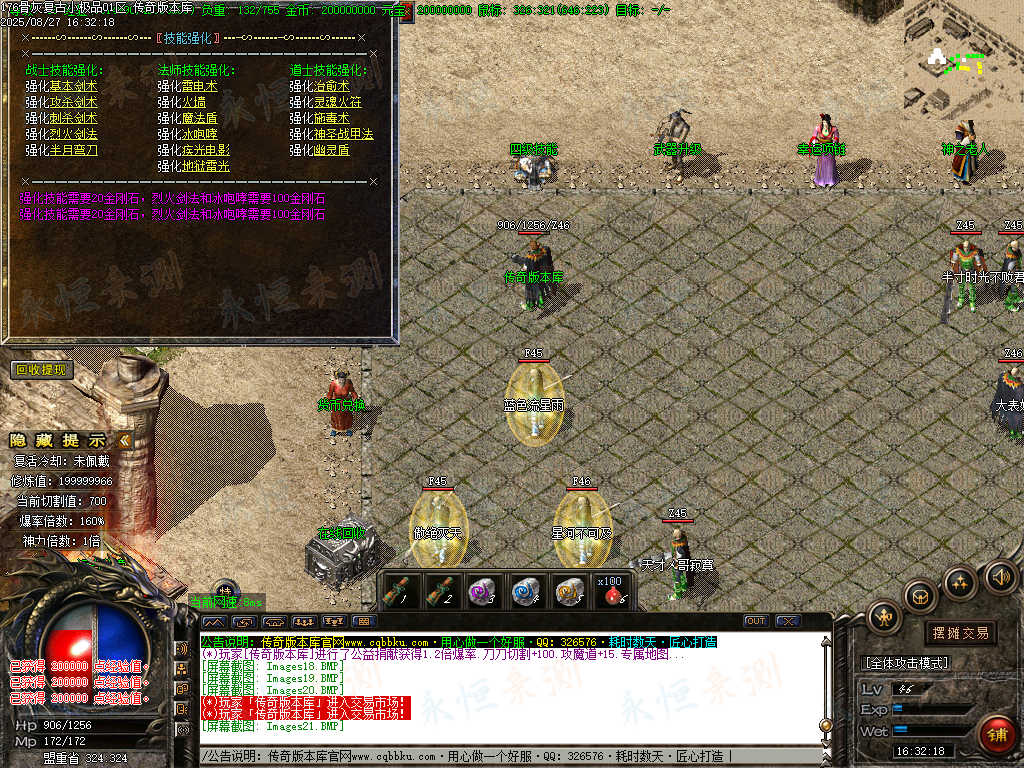This screenshot has height=768, width=1024.
Task: Choose 强化基本剑术 warrior skill upgrade
Action: 61,86
